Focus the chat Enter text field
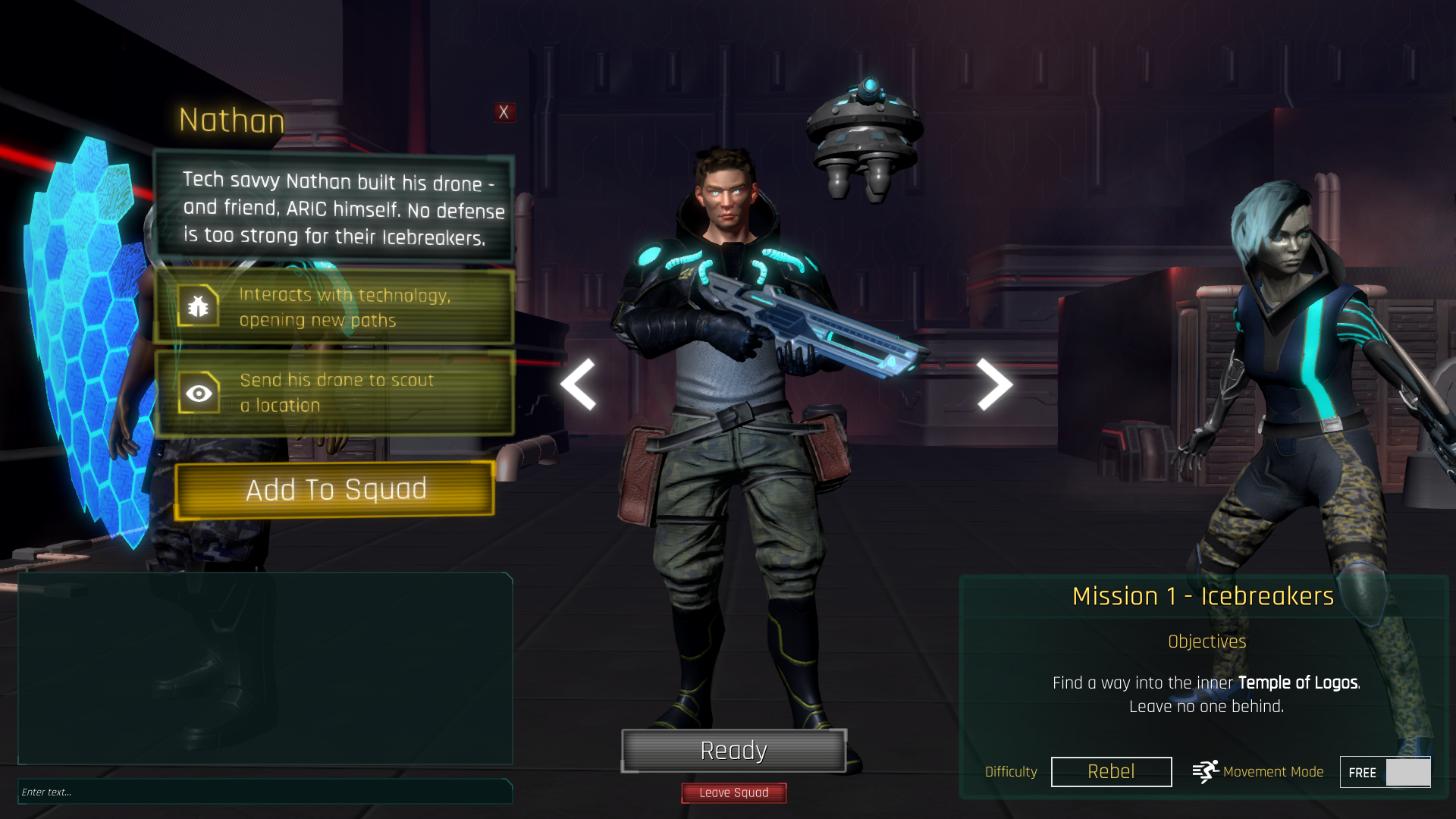The image size is (1456, 819). point(265,792)
